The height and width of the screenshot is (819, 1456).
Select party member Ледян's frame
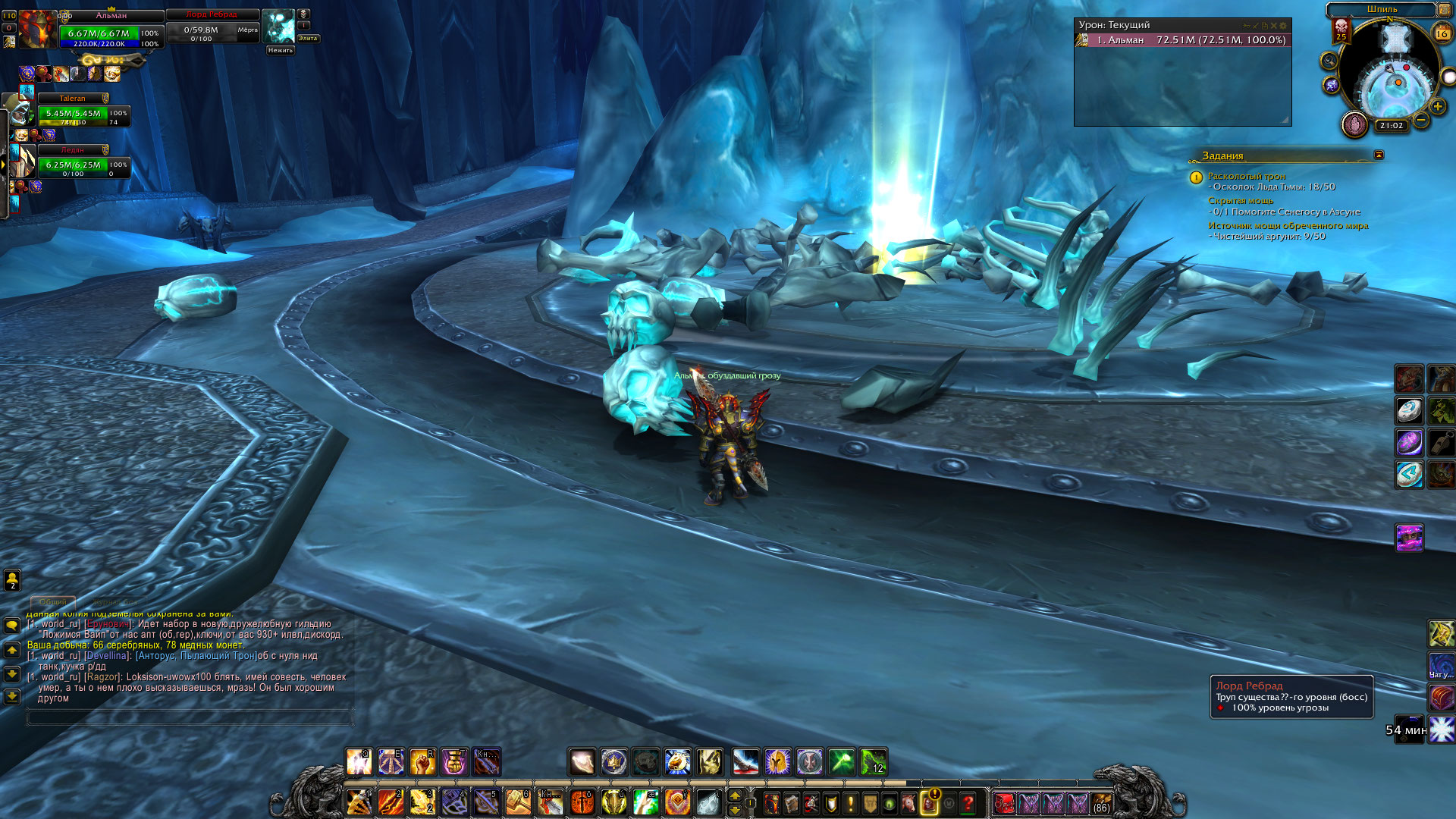click(83, 165)
